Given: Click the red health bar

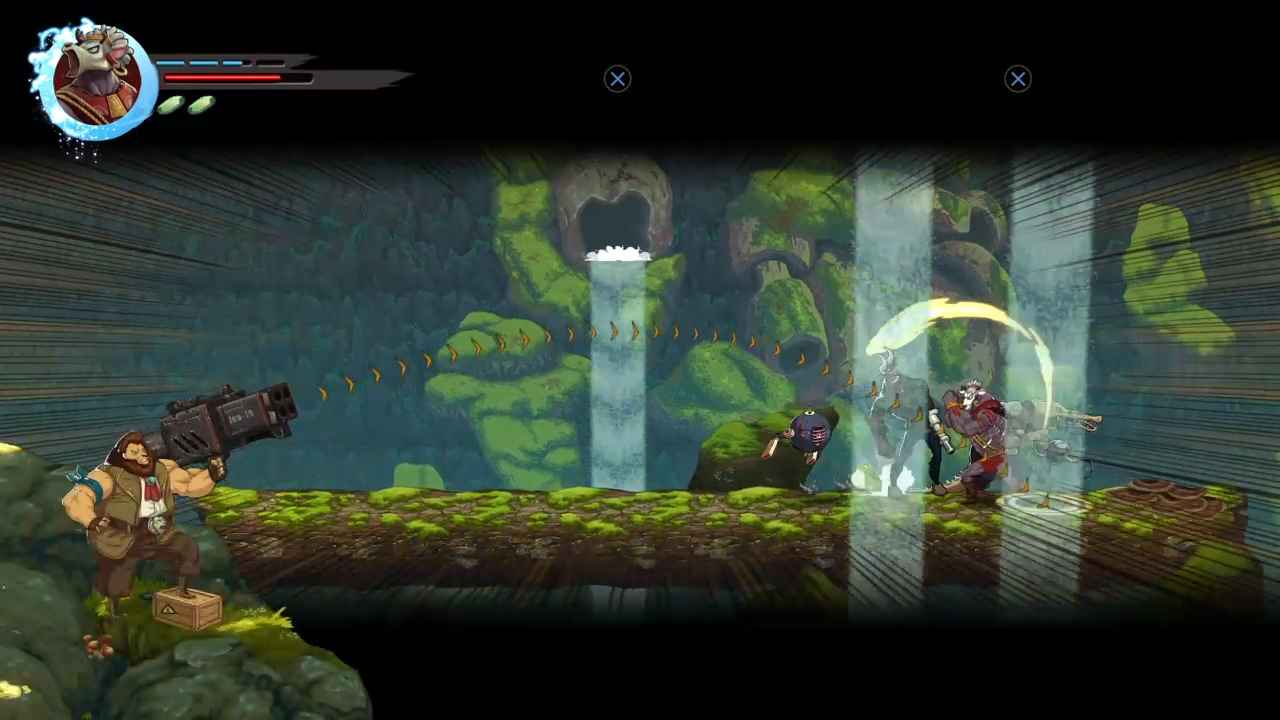Looking at the screenshot, I should coord(225,76).
